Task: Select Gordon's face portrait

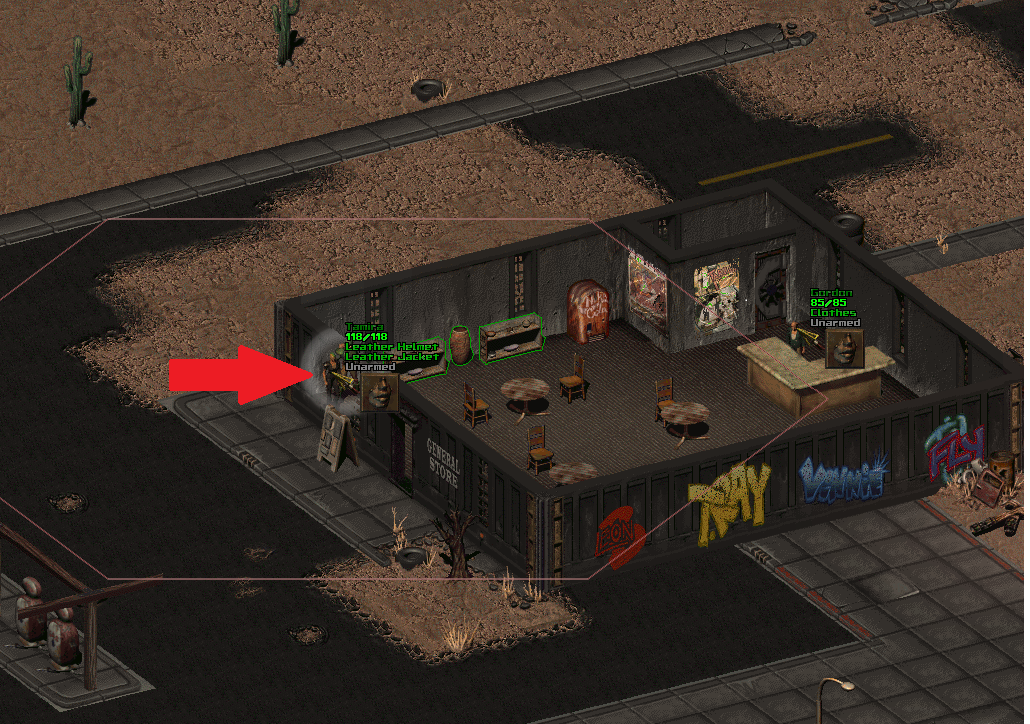Action: coord(844,348)
